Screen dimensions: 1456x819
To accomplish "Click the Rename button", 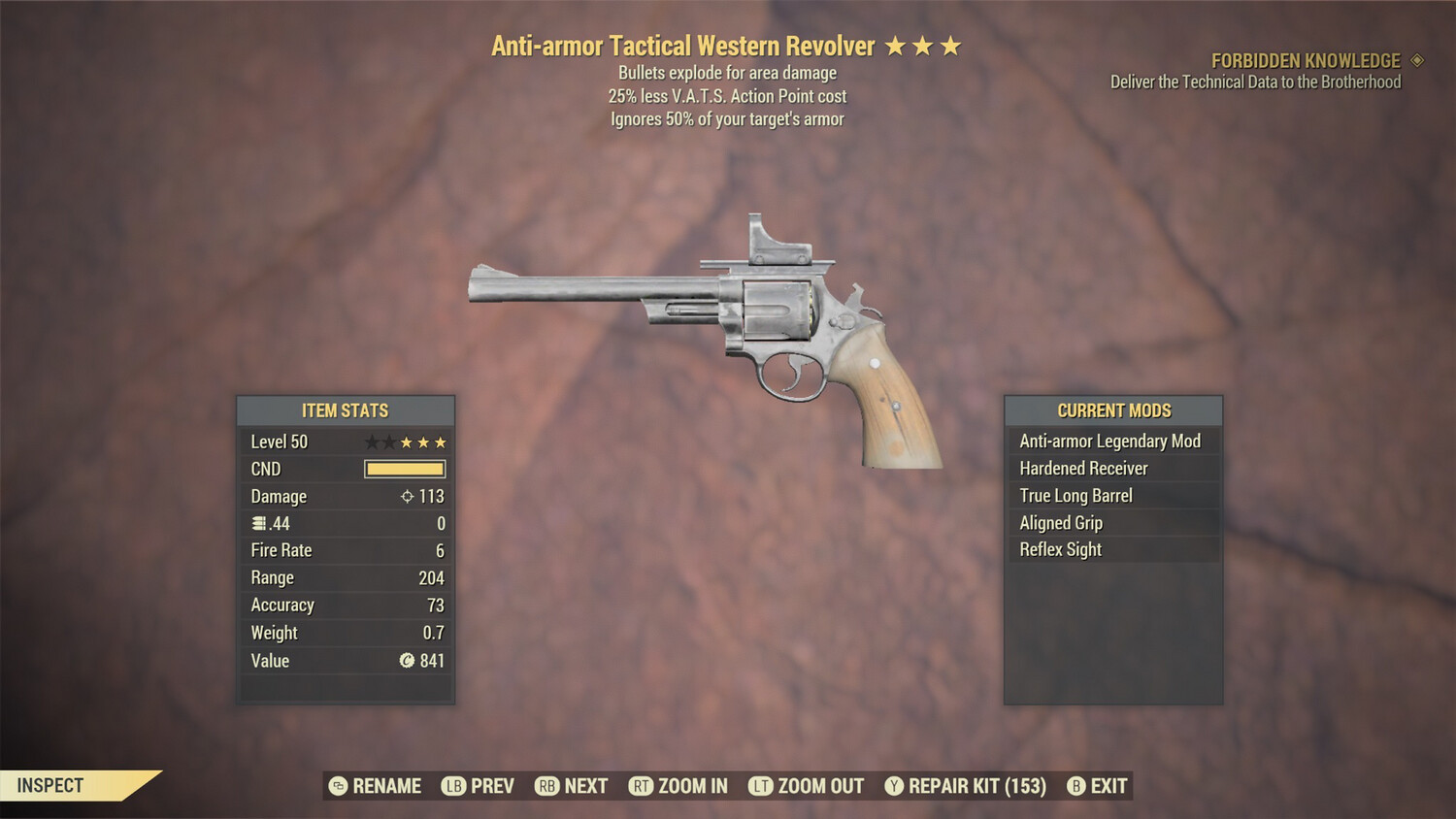I will pyautogui.click(x=386, y=786).
